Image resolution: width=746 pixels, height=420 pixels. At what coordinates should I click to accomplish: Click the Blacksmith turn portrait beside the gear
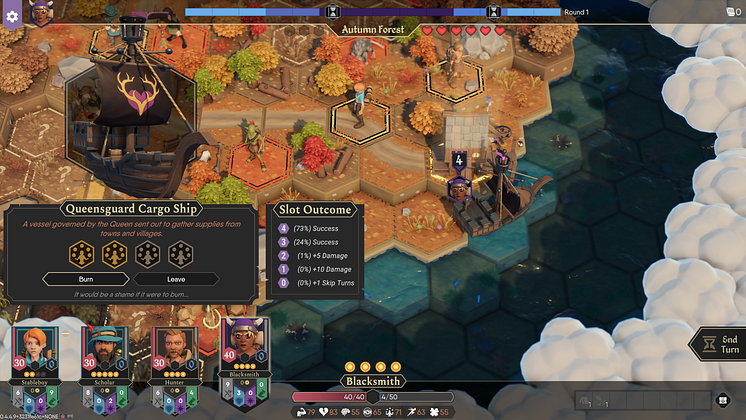[x=42, y=13]
